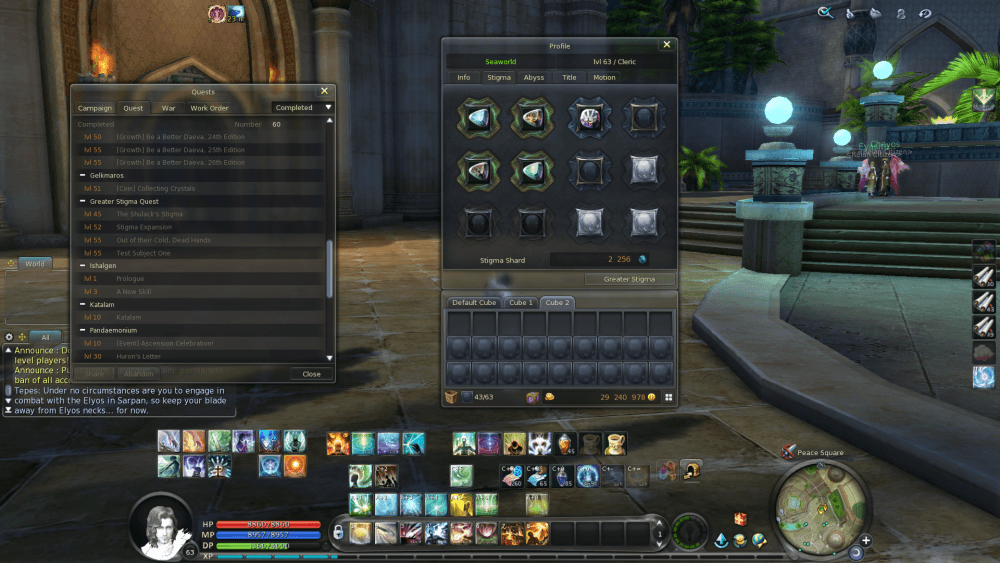Image resolution: width=1000 pixels, height=563 pixels.
Task: Select the Motion profile tab
Action: click(x=604, y=77)
